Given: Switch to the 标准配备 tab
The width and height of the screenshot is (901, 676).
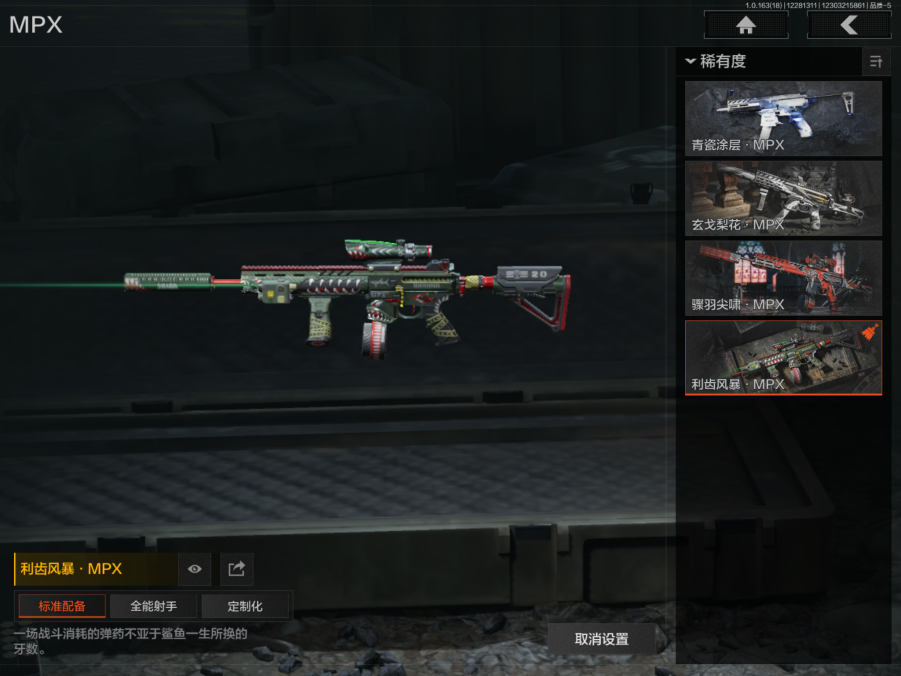Looking at the screenshot, I should pyautogui.click(x=62, y=606).
